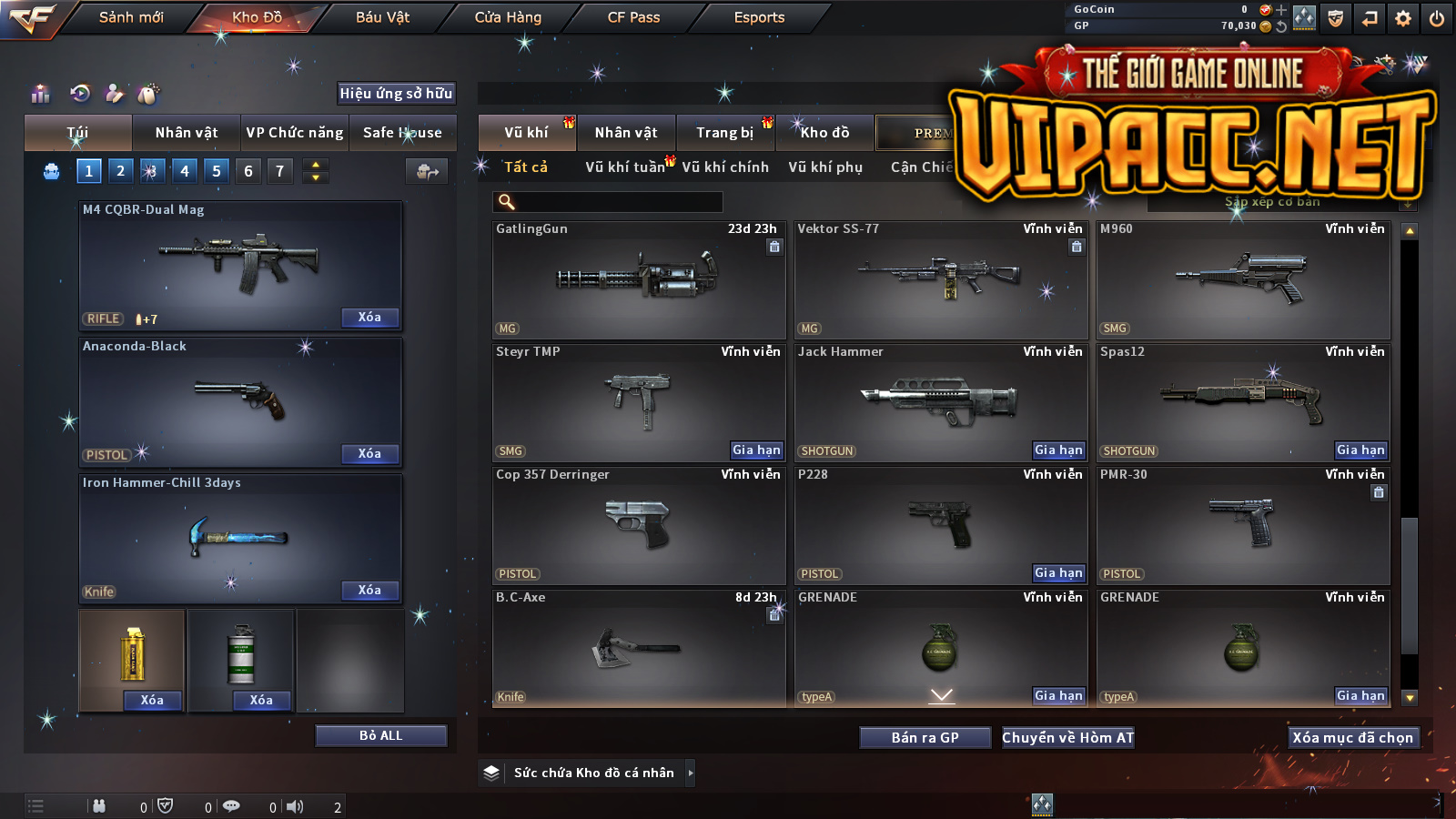Viewport: 1456px width, 819px height.
Task: Click Bỏ ALL to unequip everything
Action: click(380, 735)
